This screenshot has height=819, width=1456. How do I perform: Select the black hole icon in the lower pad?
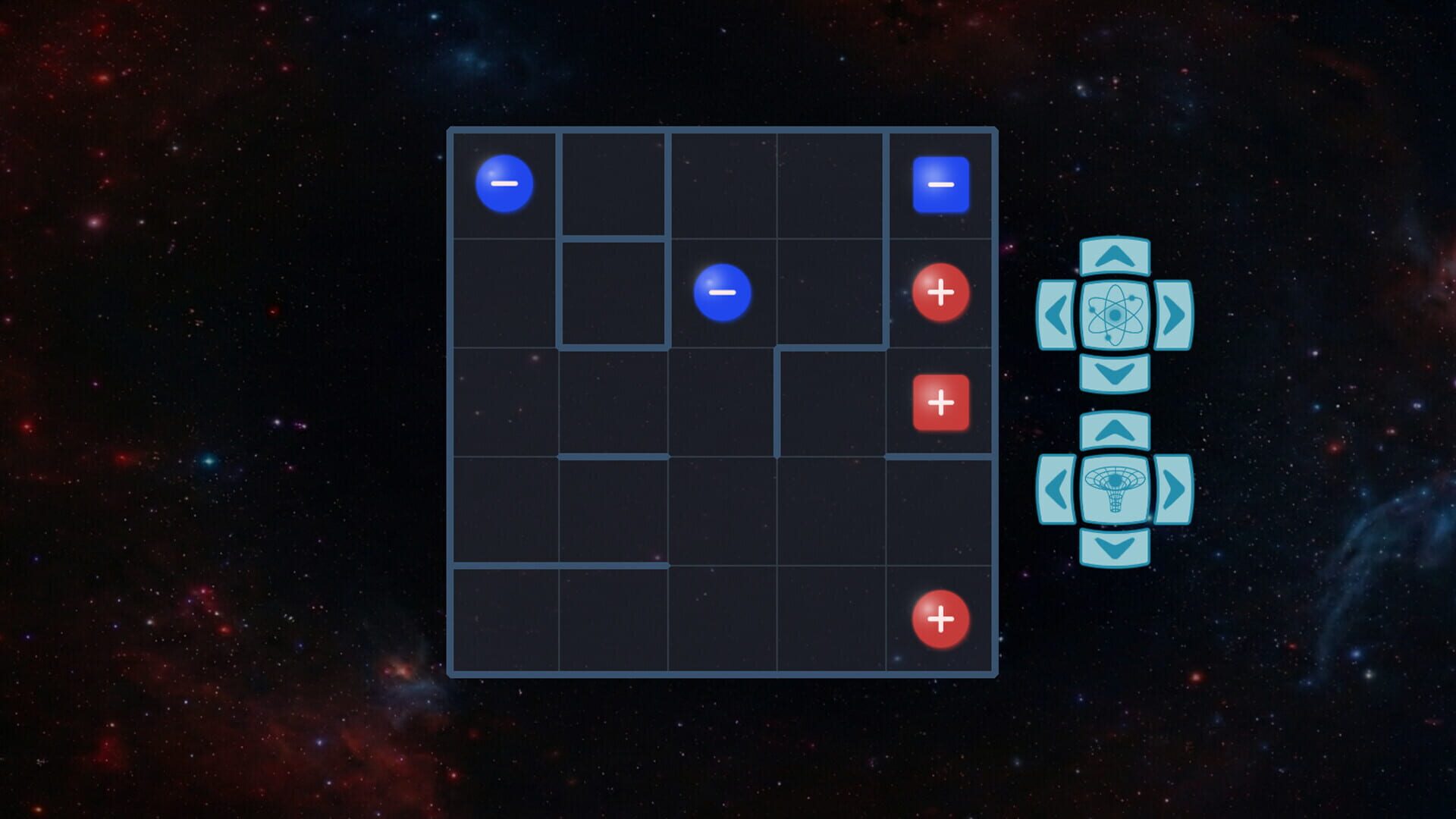1115,489
